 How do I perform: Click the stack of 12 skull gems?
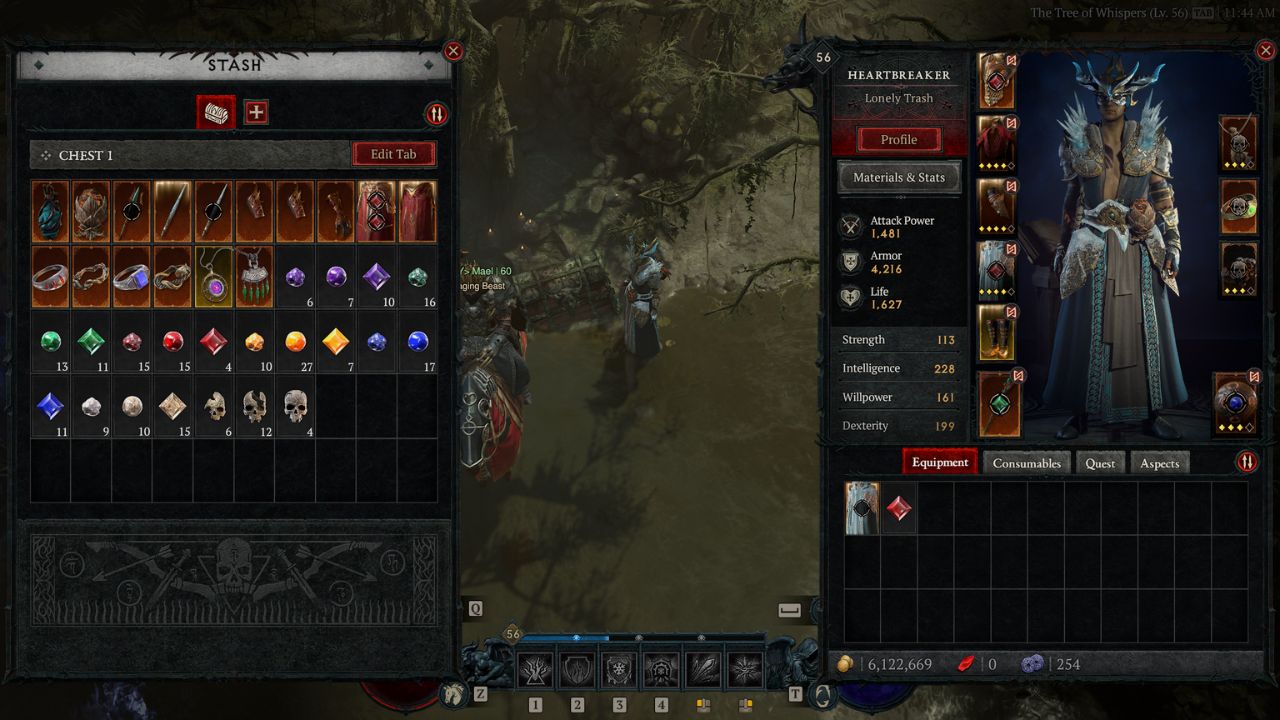pos(255,405)
